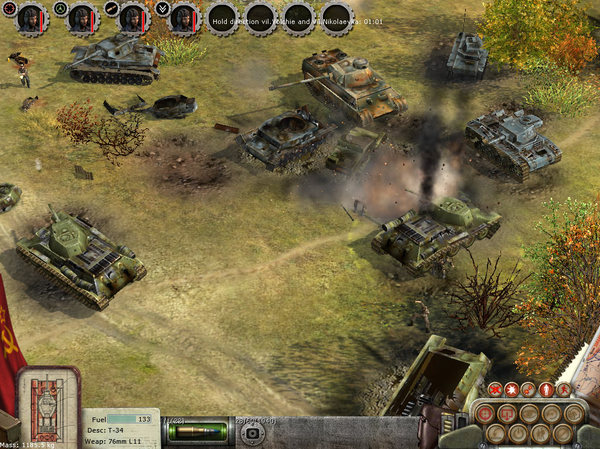Select the third crew member portrait
This screenshot has width=600, height=449.
(x=133, y=17)
